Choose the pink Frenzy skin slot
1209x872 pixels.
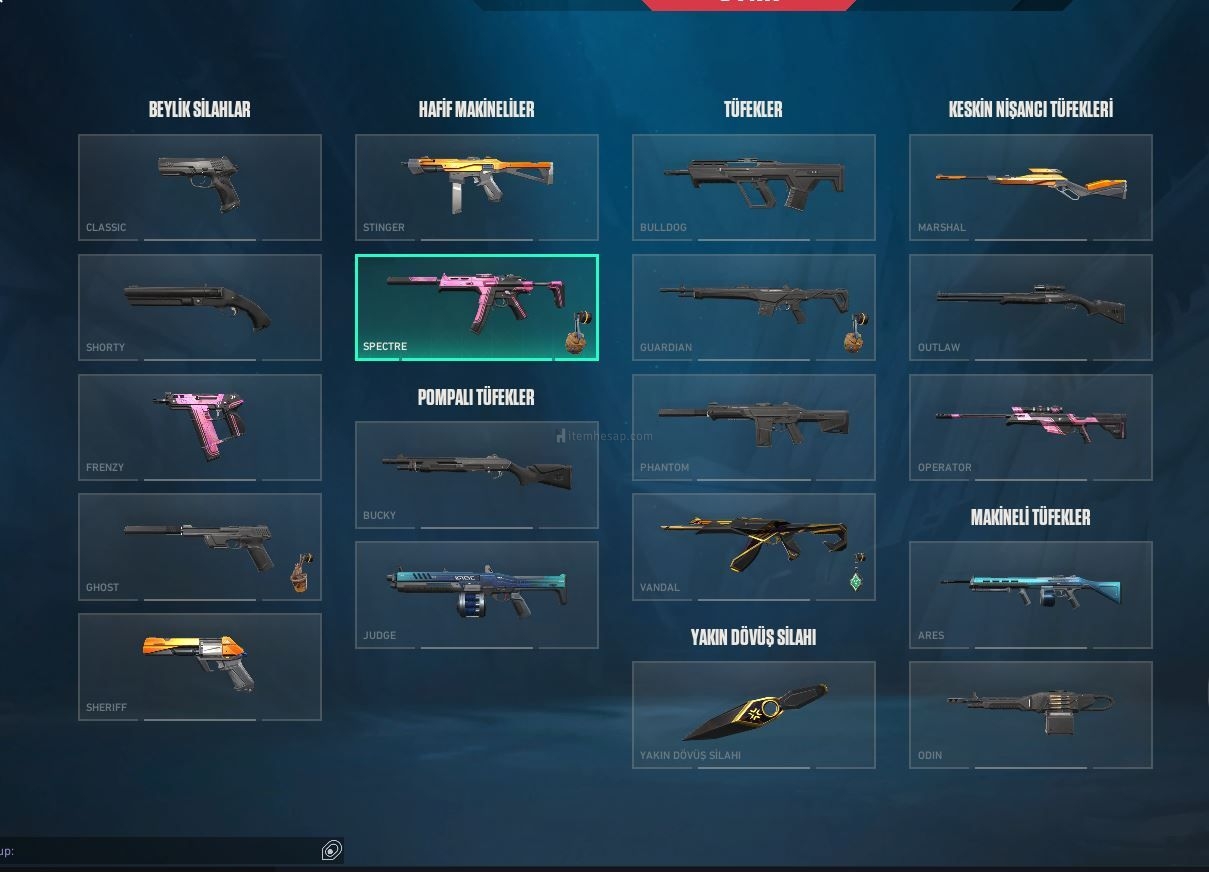200,427
